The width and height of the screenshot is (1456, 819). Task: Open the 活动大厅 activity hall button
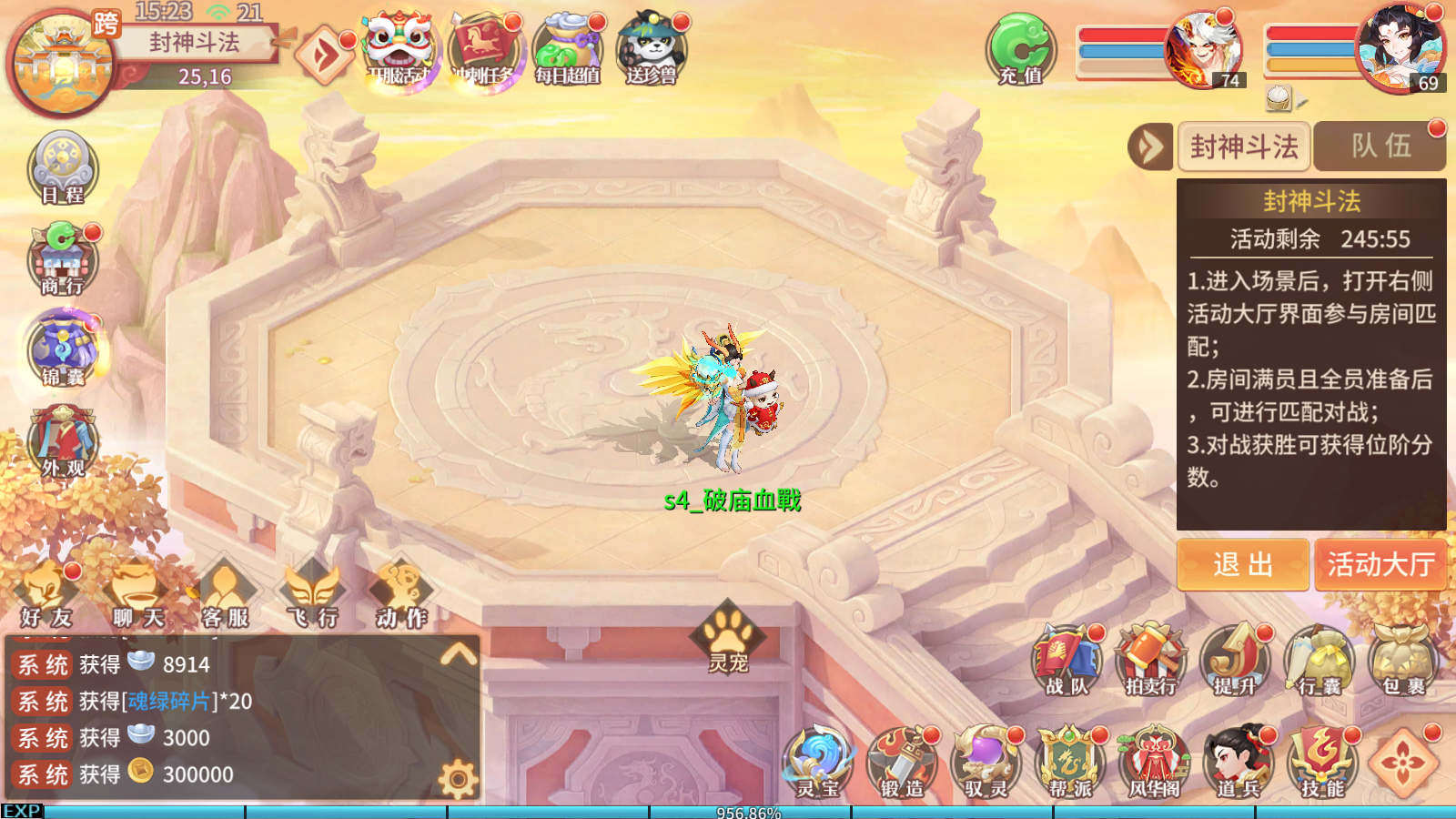point(1380,566)
